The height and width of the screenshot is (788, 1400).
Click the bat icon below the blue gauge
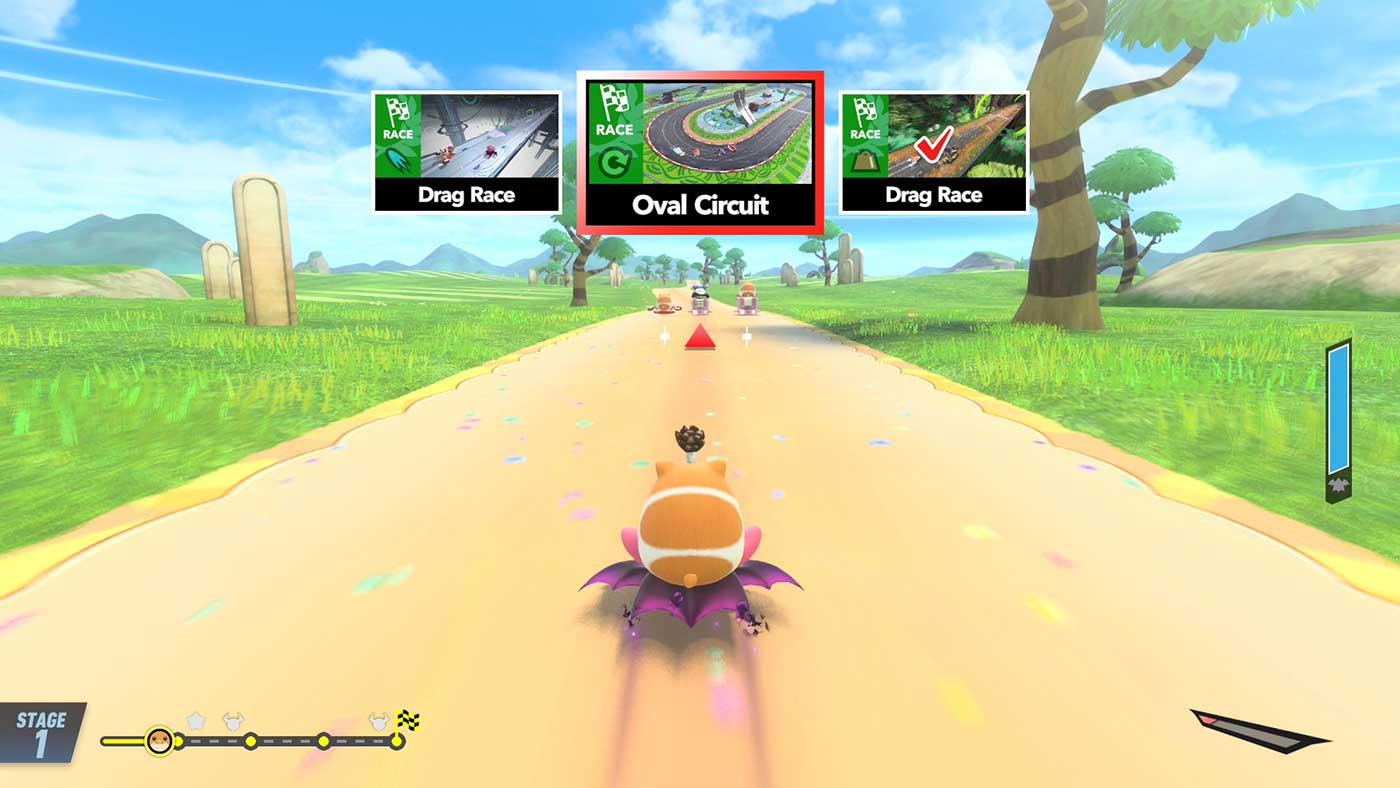[1337, 486]
